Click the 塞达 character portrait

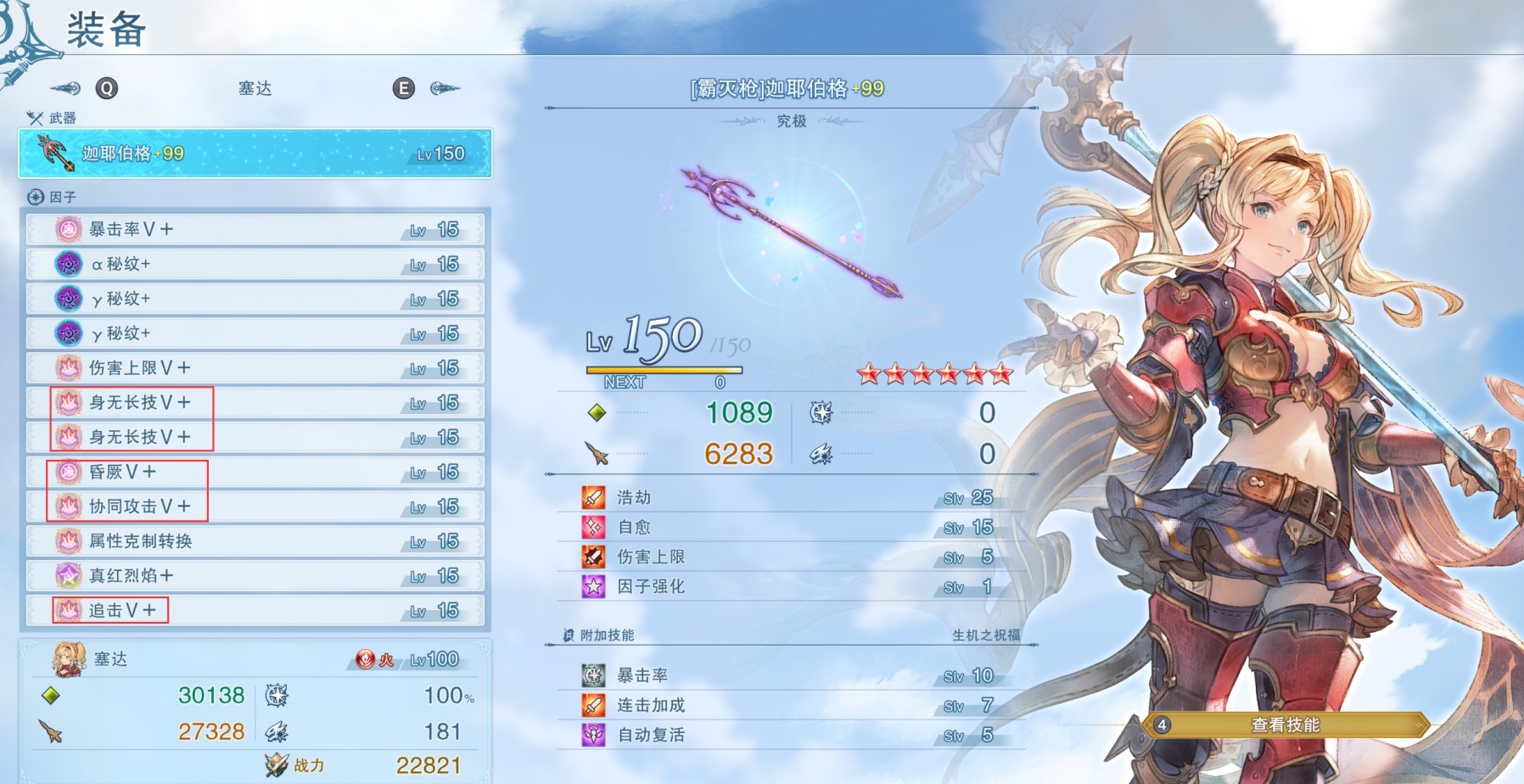pyautogui.click(x=69, y=659)
